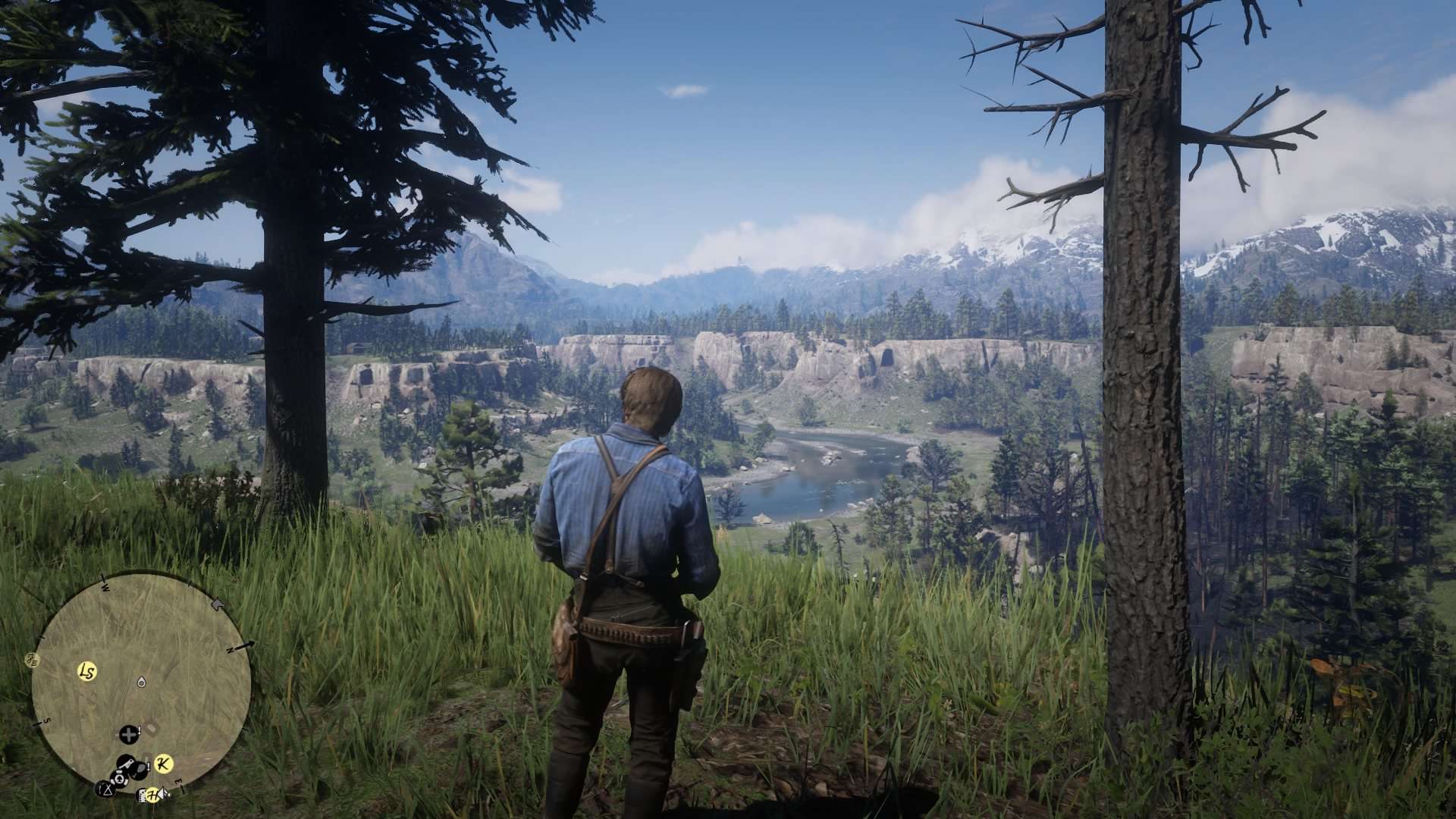Click the tent camp marker
This screenshot has height=819, width=1456.
[x=105, y=789]
